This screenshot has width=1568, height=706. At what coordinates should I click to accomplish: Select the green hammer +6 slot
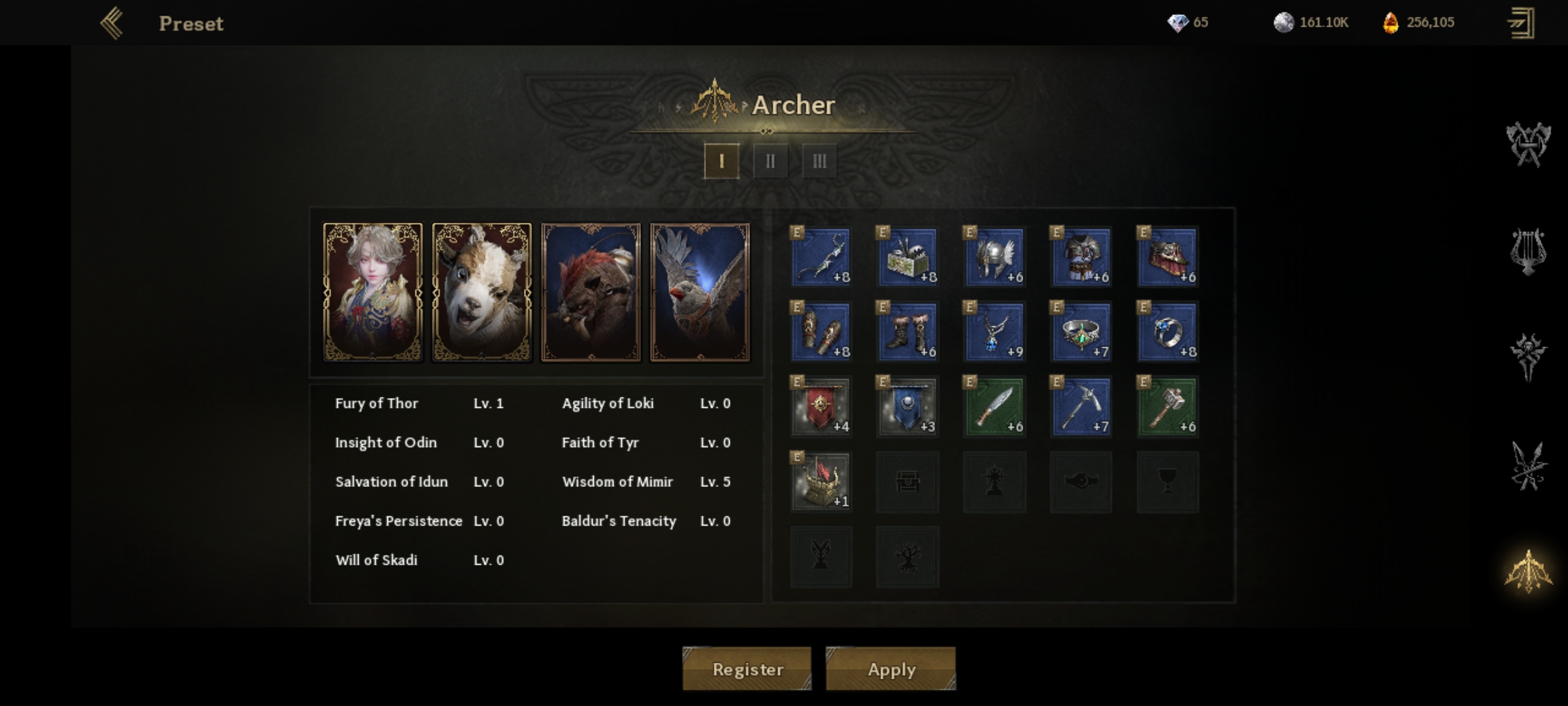[x=1168, y=407]
